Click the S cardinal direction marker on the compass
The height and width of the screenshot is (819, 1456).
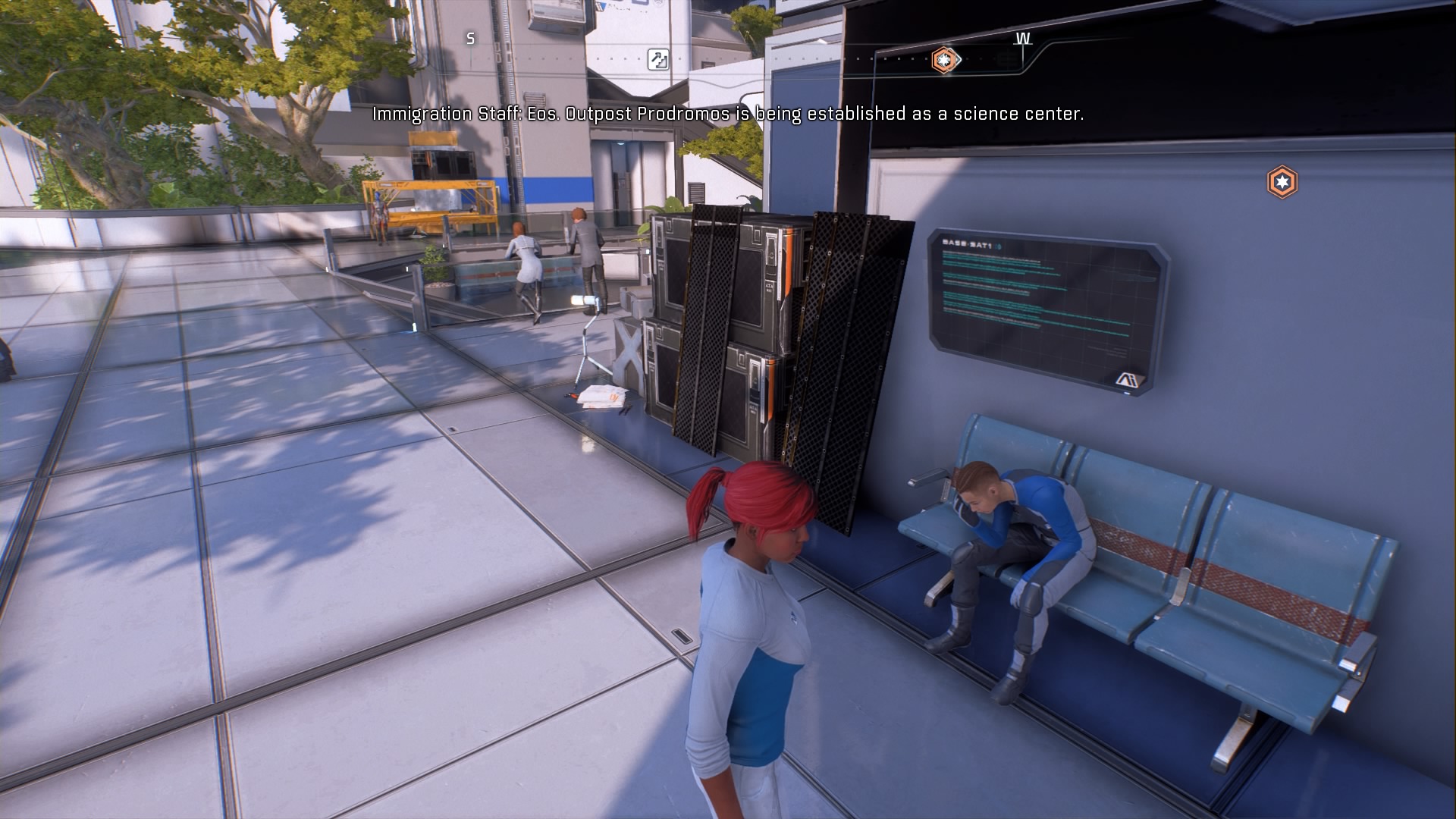click(470, 36)
